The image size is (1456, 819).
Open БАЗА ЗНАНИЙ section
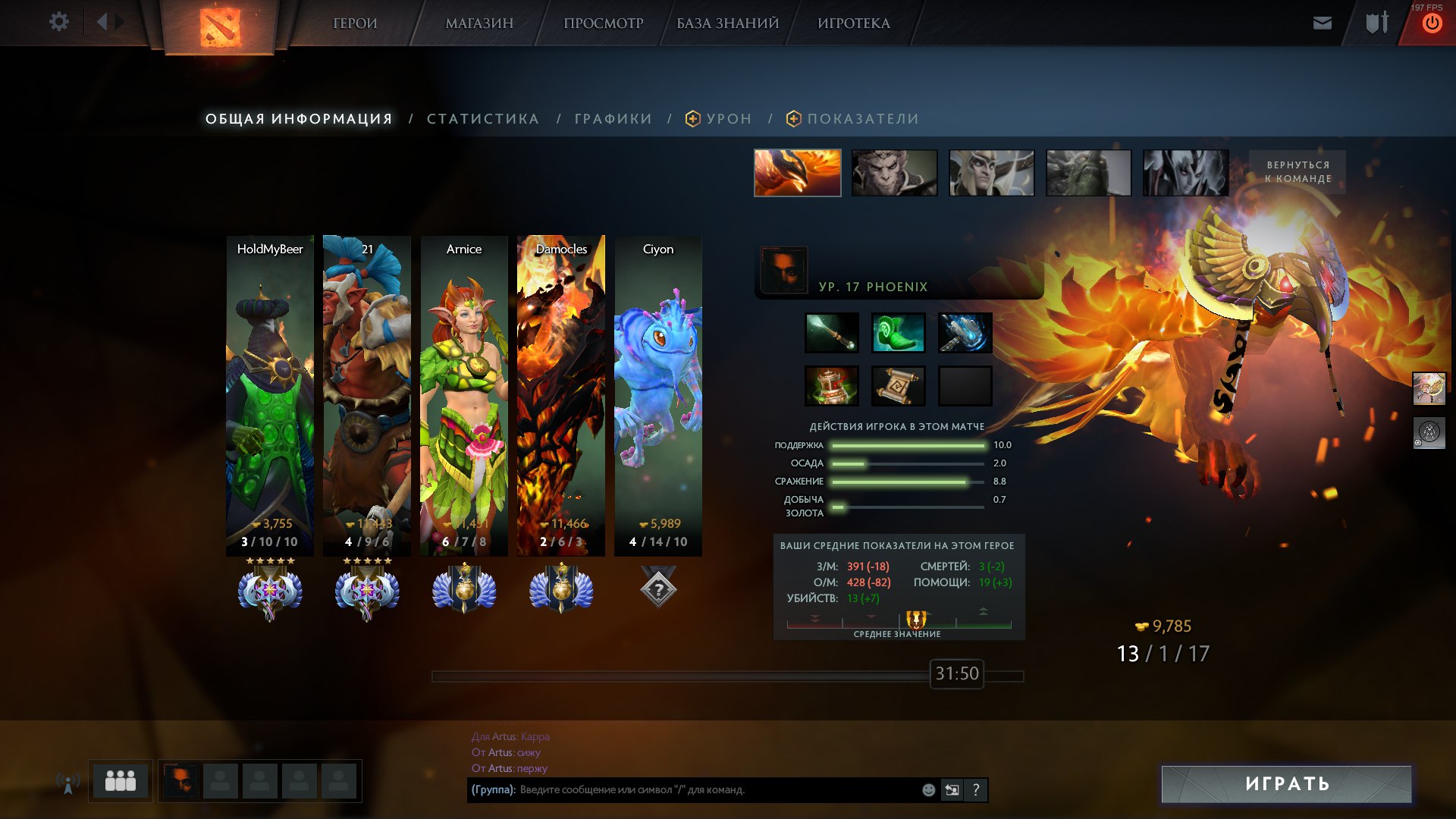coord(727,24)
